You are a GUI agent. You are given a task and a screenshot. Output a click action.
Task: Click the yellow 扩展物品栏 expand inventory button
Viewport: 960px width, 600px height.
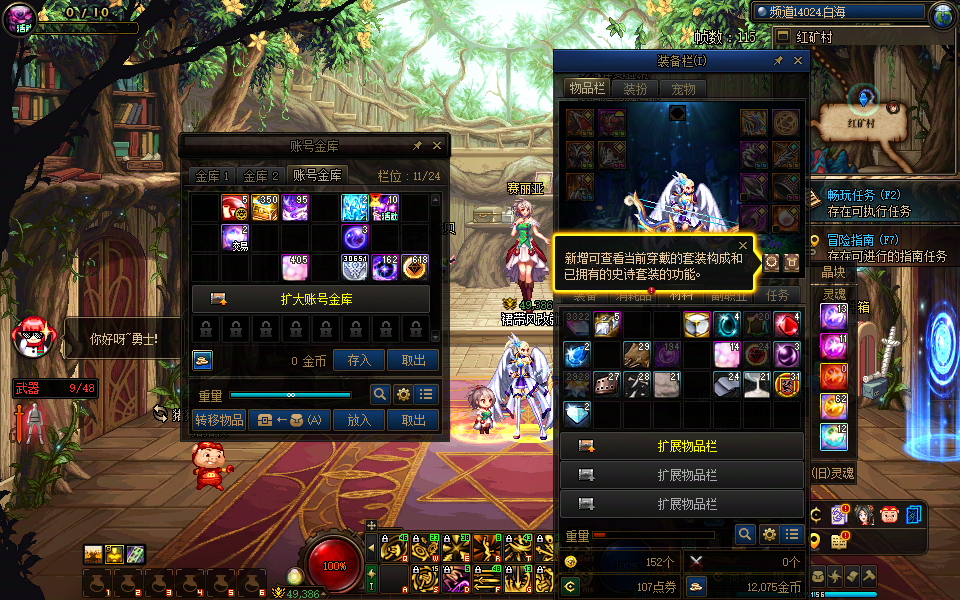[682, 446]
